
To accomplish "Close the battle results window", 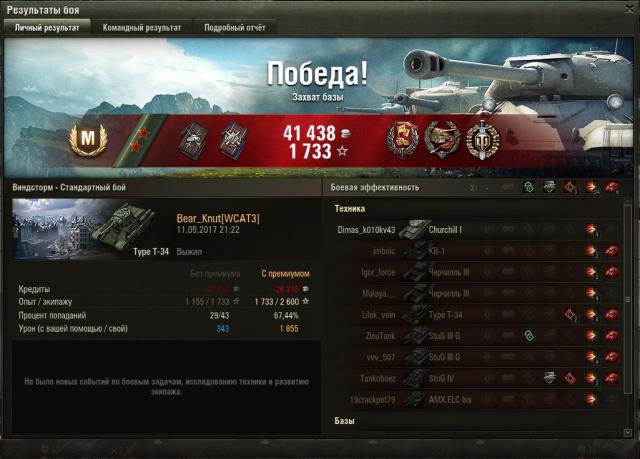I will click(627, 9).
